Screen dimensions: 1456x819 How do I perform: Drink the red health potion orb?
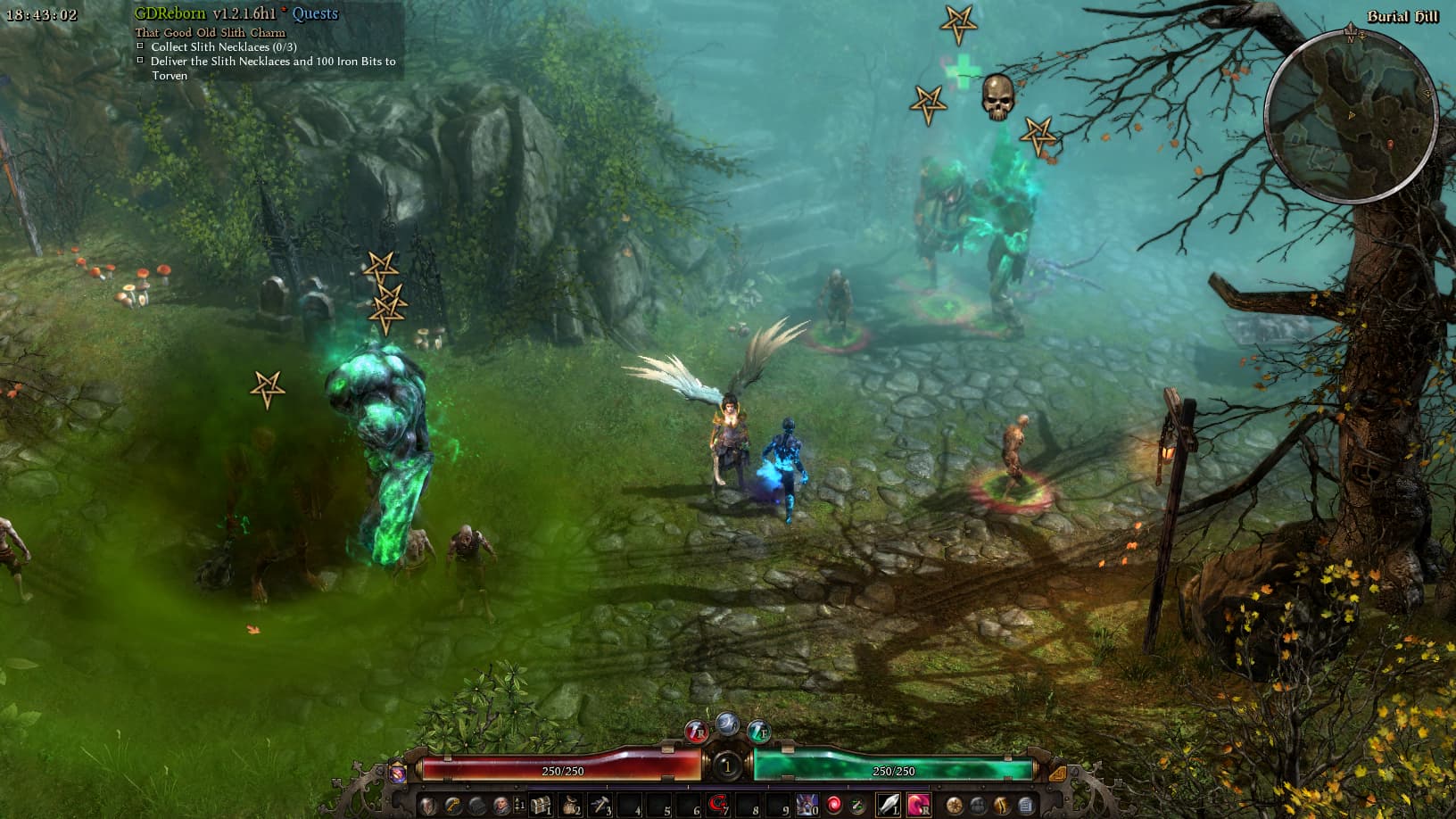[x=835, y=805]
